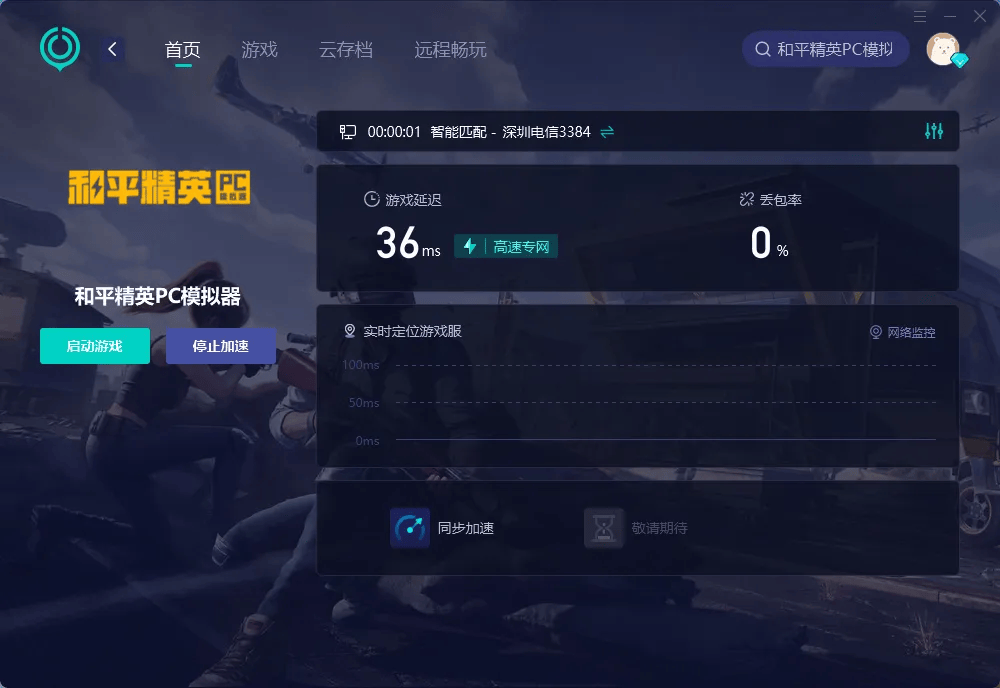Close the accelerator window

[979, 16]
